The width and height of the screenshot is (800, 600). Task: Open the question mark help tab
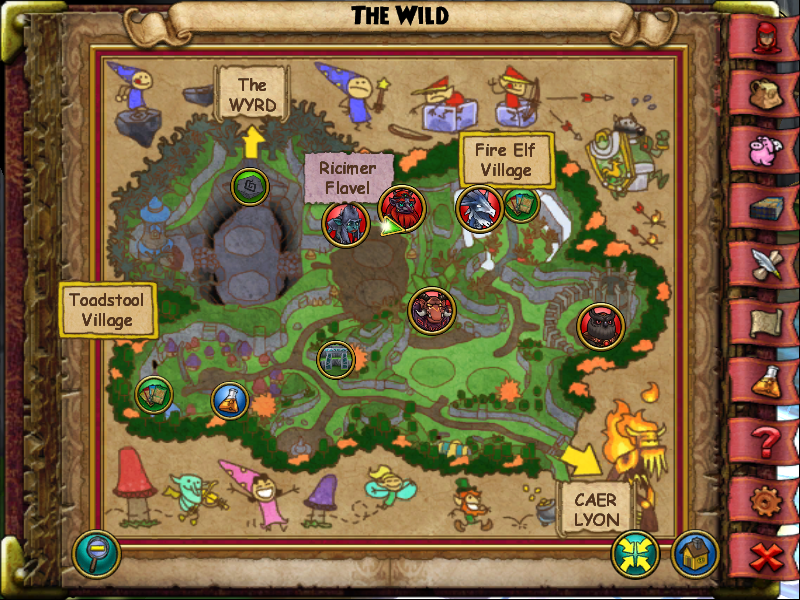(x=767, y=438)
